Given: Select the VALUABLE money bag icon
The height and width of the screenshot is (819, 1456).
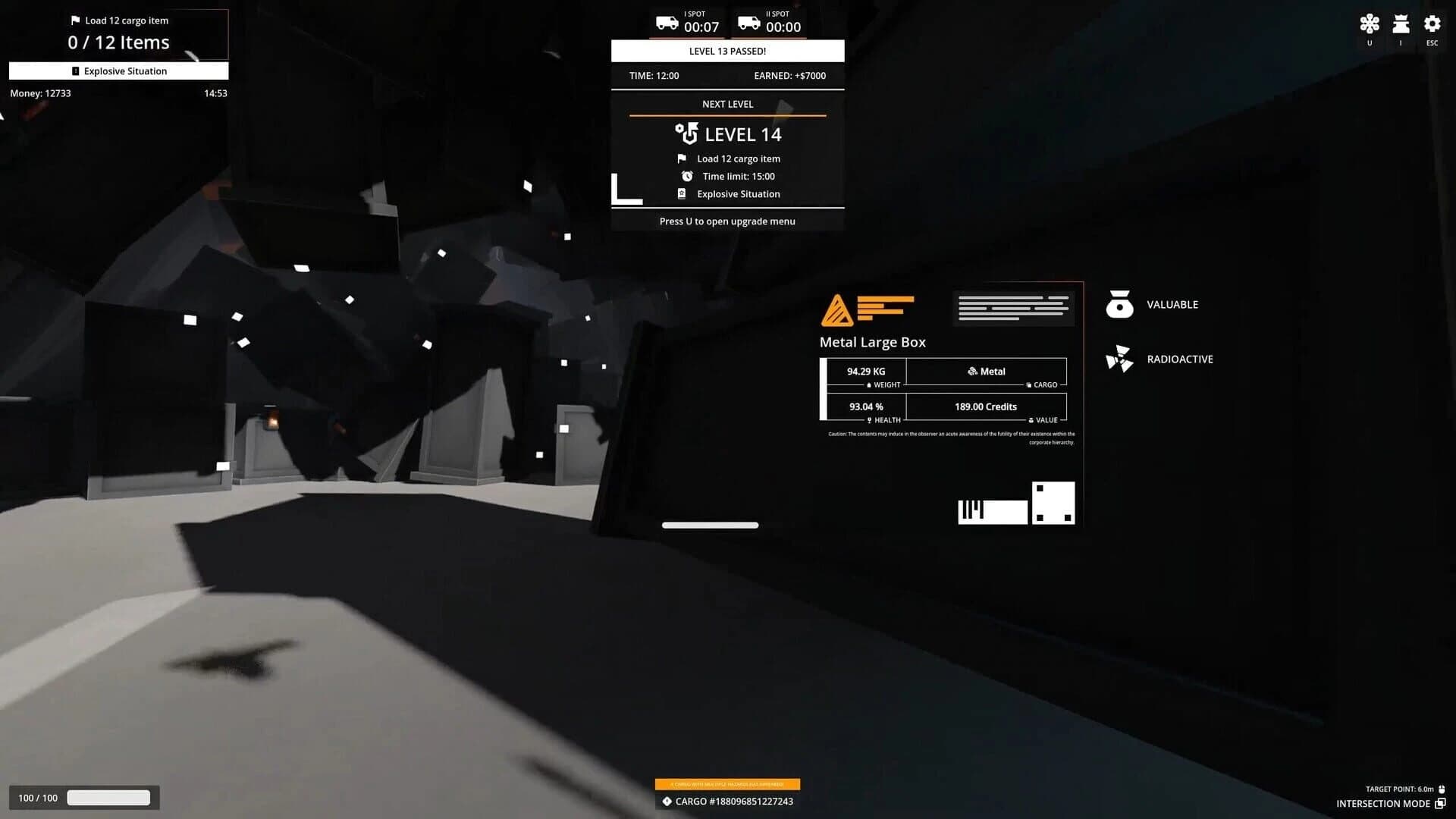Looking at the screenshot, I should tap(1119, 304).
